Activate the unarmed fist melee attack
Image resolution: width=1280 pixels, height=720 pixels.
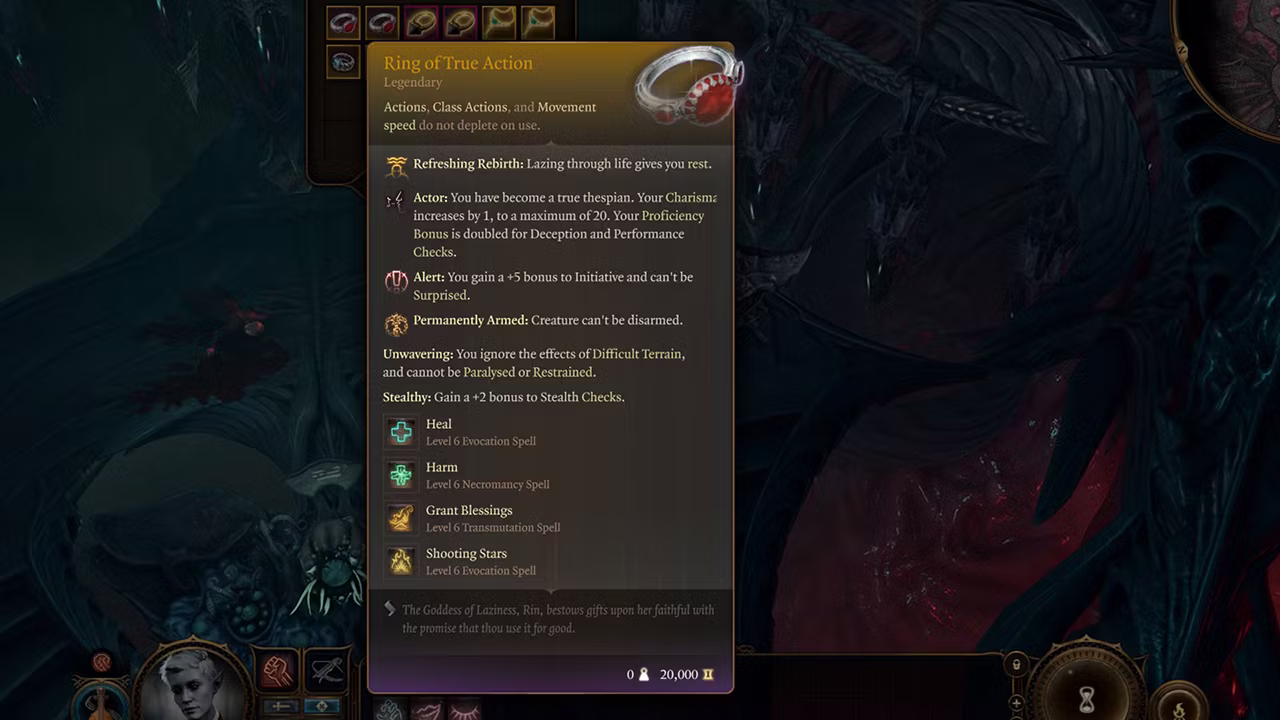point(277,671)
